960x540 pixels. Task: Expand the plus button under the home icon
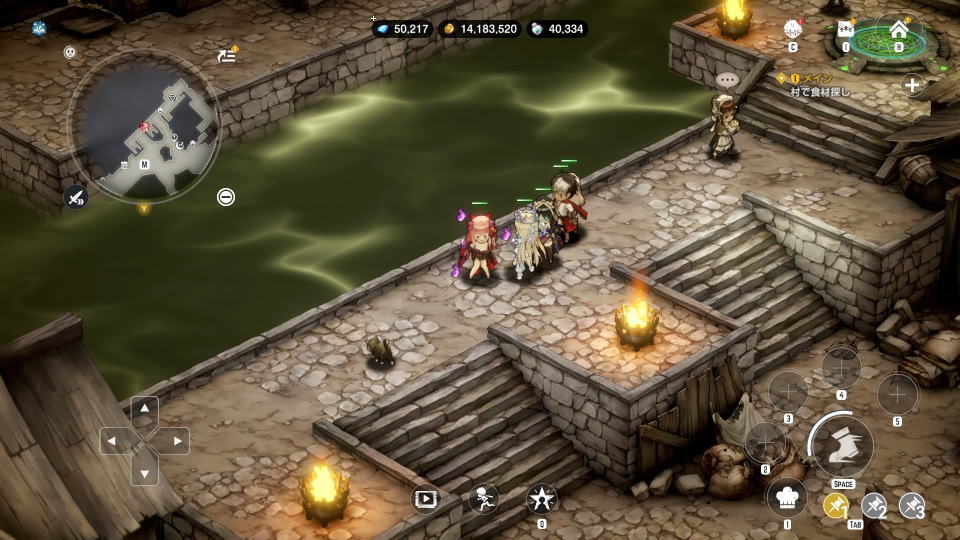(912, 85)
